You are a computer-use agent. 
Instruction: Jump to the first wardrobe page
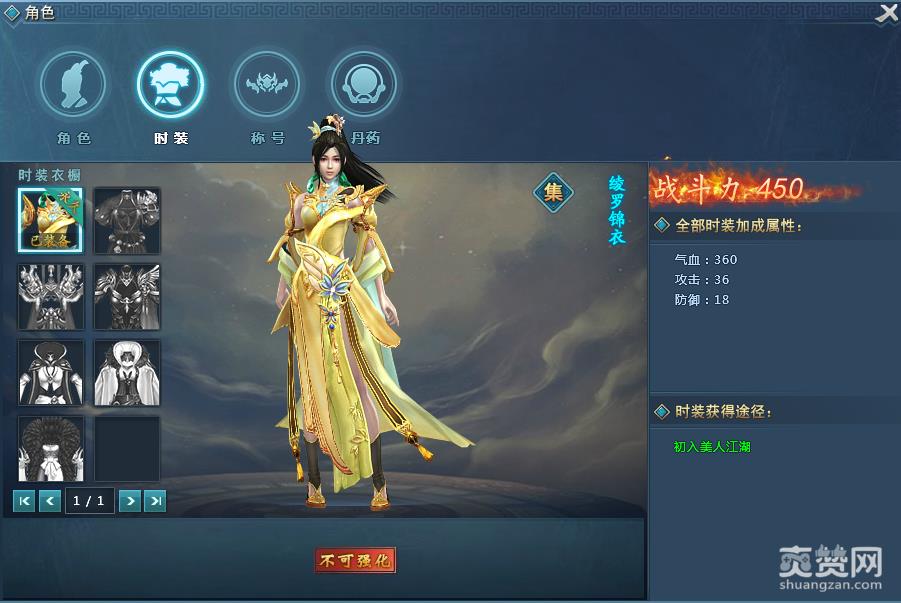[x=24, y=501]
